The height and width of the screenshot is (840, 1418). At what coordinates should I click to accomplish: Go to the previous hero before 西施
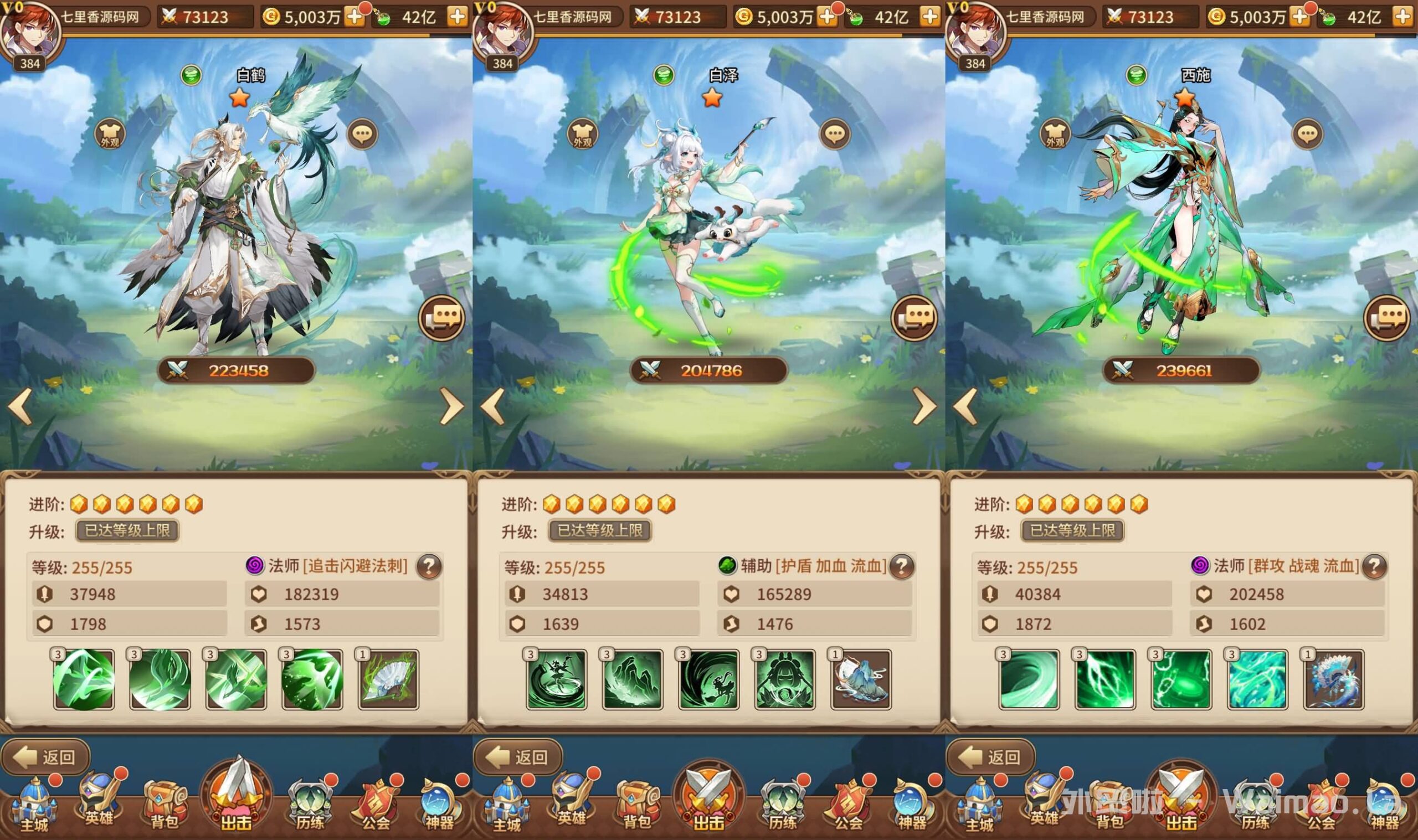965,406
